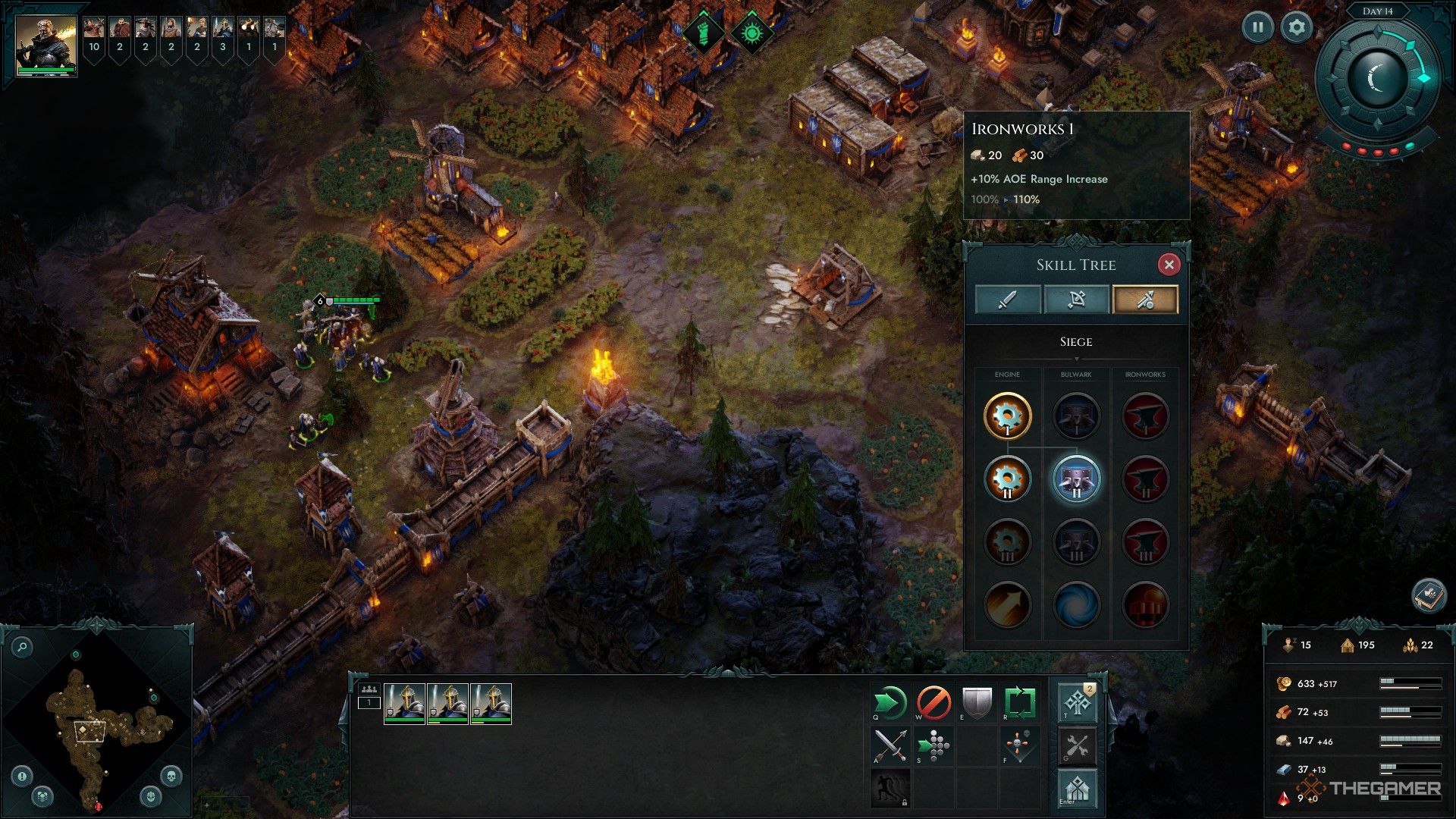
Task: Select the Attack crossed sword and arrow icon
Action: tap(890, 744)
